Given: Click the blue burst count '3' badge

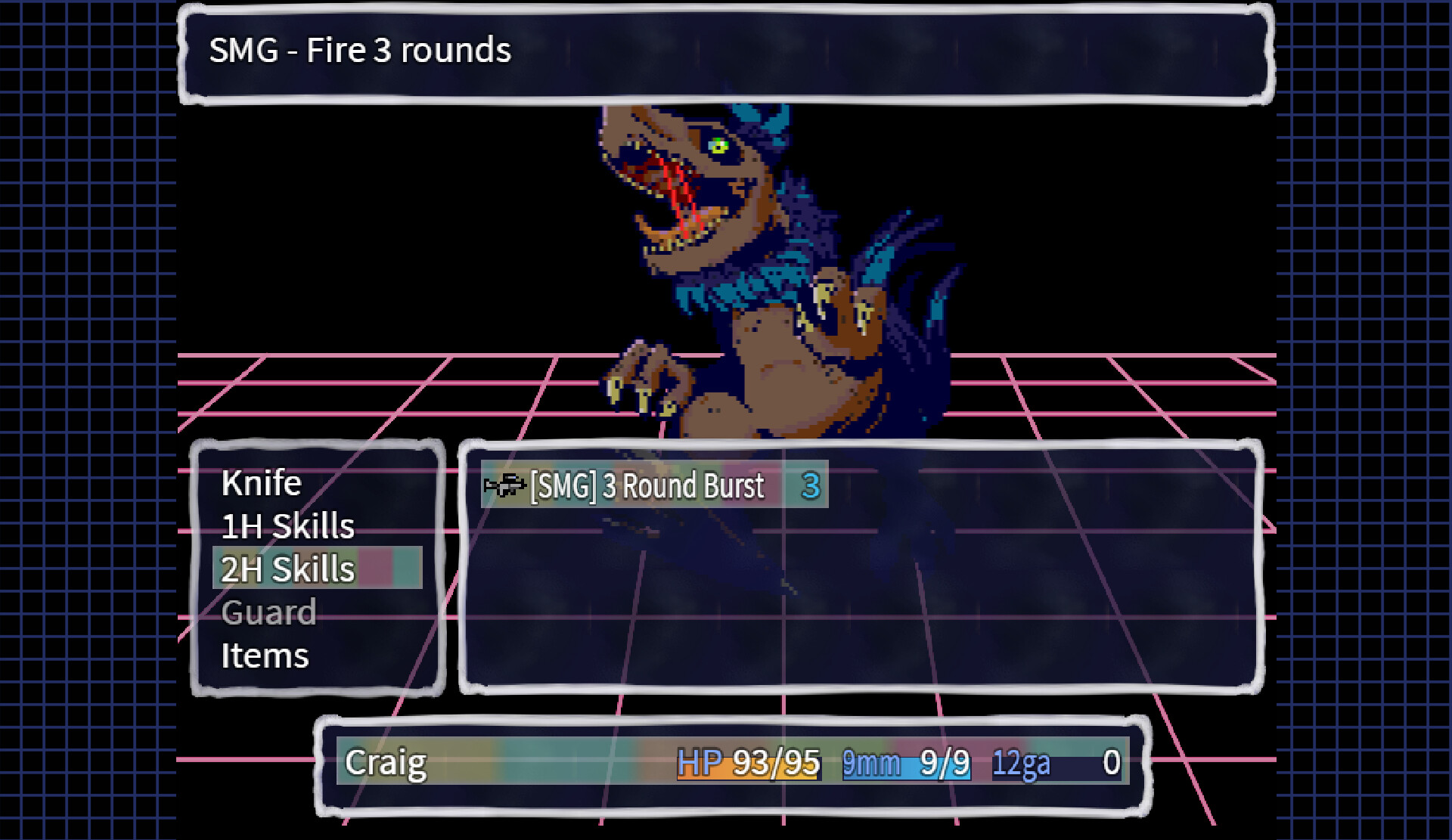Looking at the screenshot, I should pyautogui.click(x=811, y=487).
